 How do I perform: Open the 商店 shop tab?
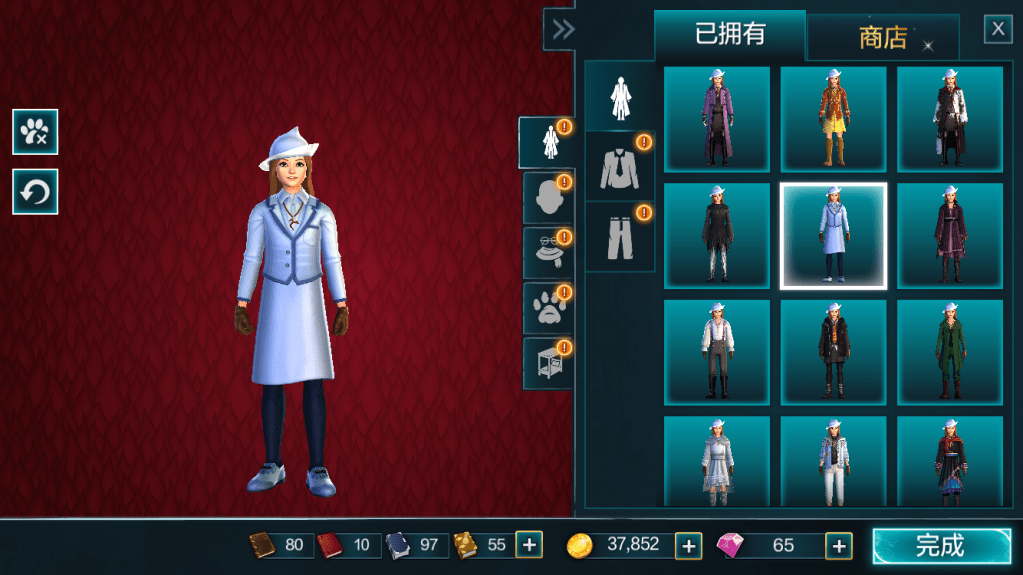coord(883,38)
